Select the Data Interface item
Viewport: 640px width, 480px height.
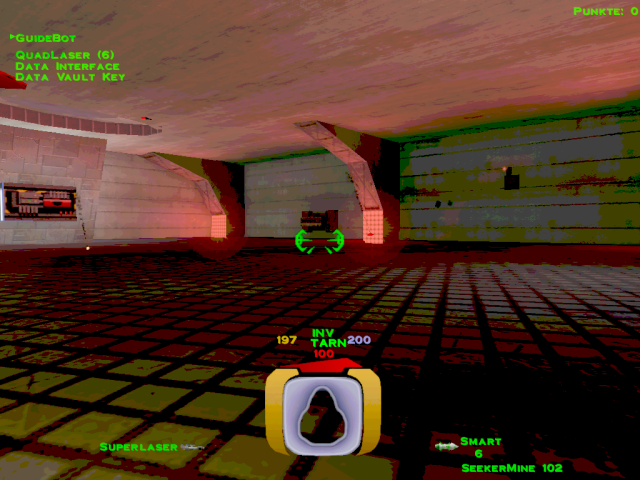pos(68,66)
